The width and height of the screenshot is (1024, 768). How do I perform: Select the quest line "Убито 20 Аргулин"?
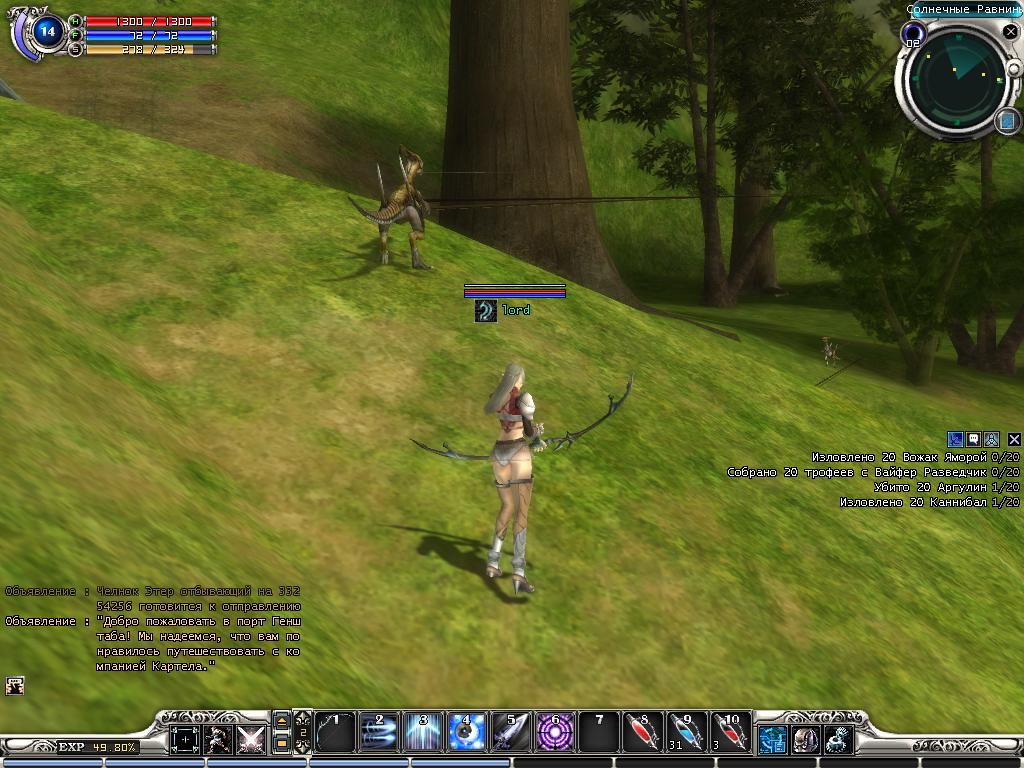(x=946, y=487)
